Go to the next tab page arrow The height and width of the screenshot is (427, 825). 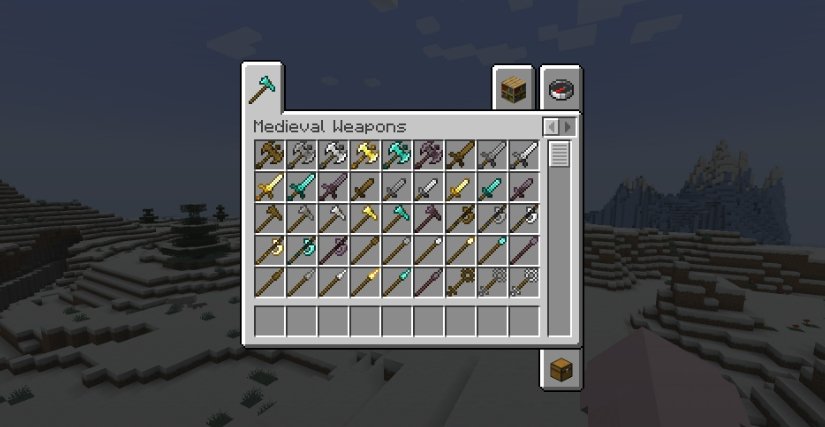coord(568,127)
